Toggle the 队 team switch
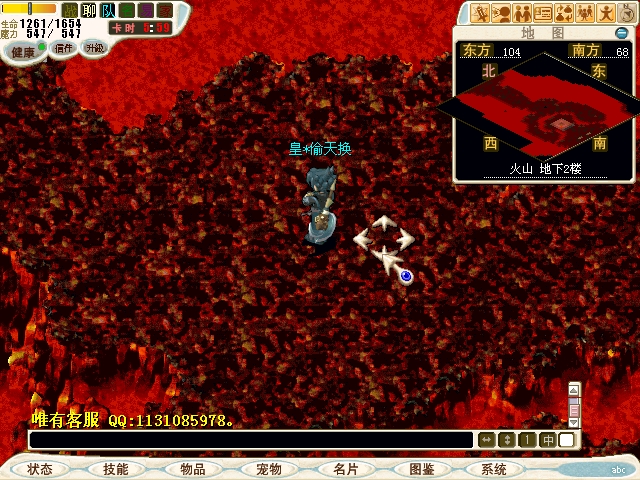 pos(108,11)
